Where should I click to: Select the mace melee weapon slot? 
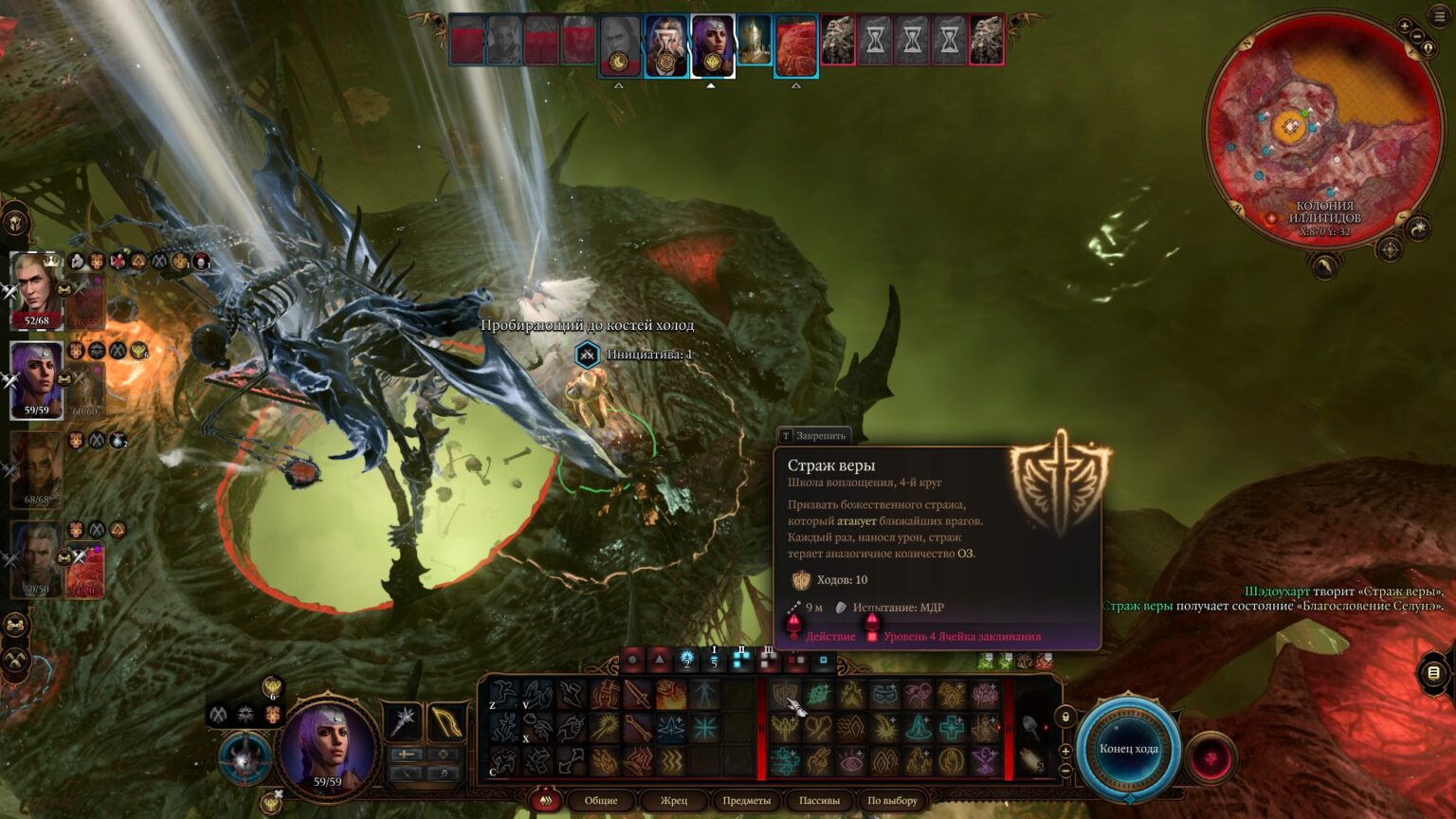404,721
